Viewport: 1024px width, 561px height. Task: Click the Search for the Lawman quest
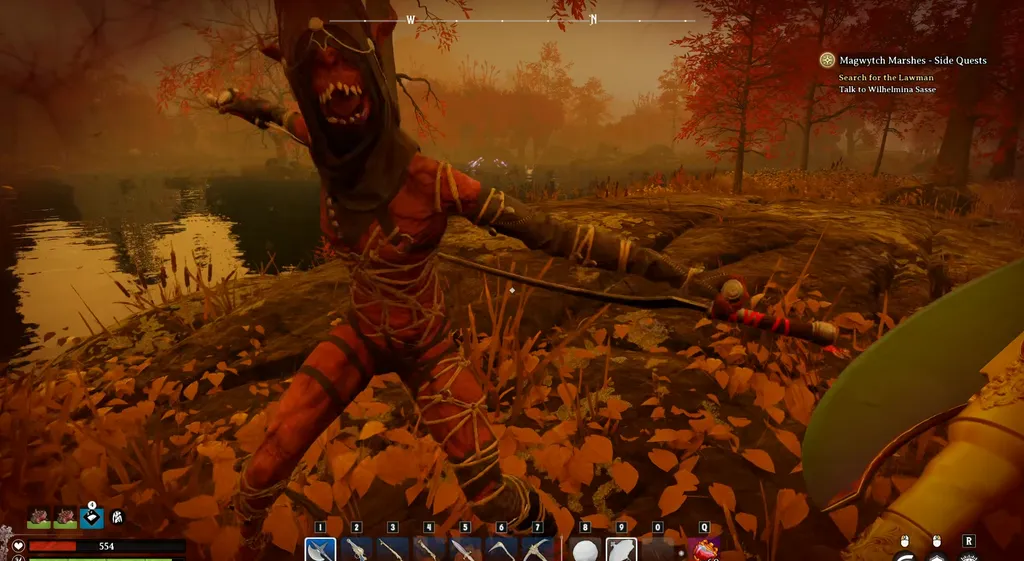tap(884, 77)
